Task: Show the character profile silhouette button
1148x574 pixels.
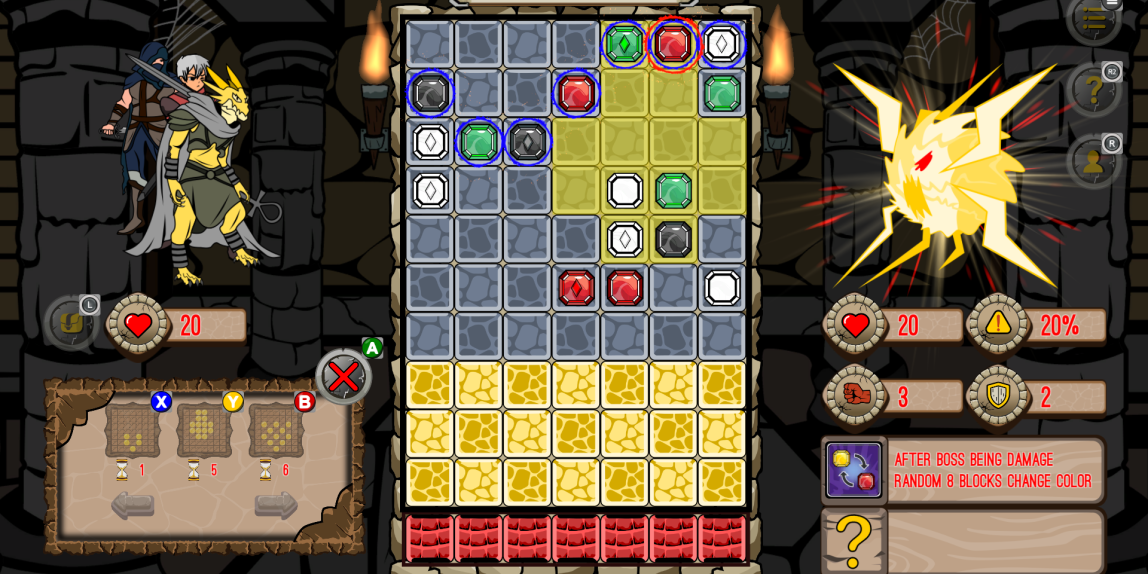Action: [x=1093, y=161]
